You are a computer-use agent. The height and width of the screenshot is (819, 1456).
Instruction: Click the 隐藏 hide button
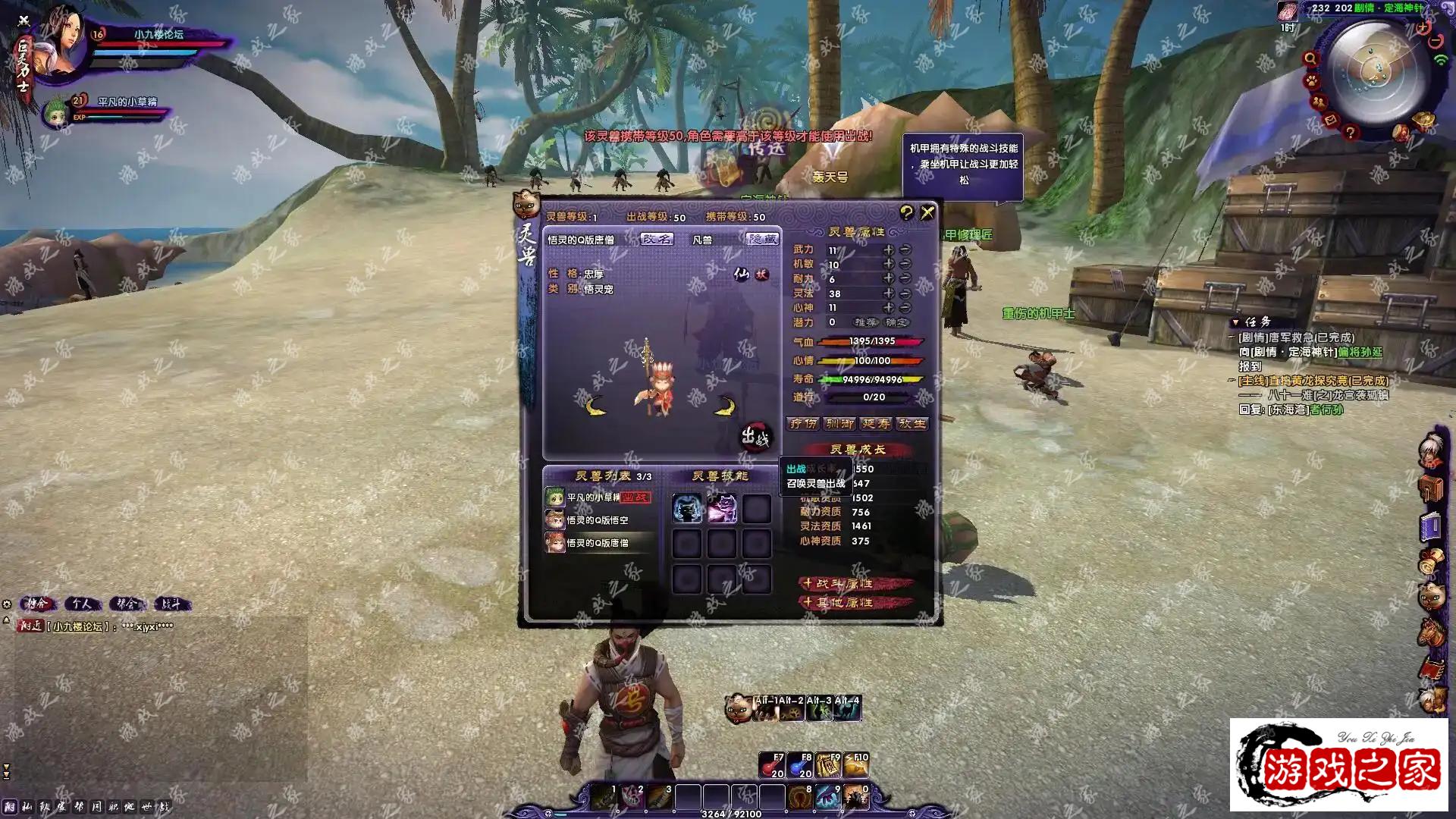pos(762,239)
